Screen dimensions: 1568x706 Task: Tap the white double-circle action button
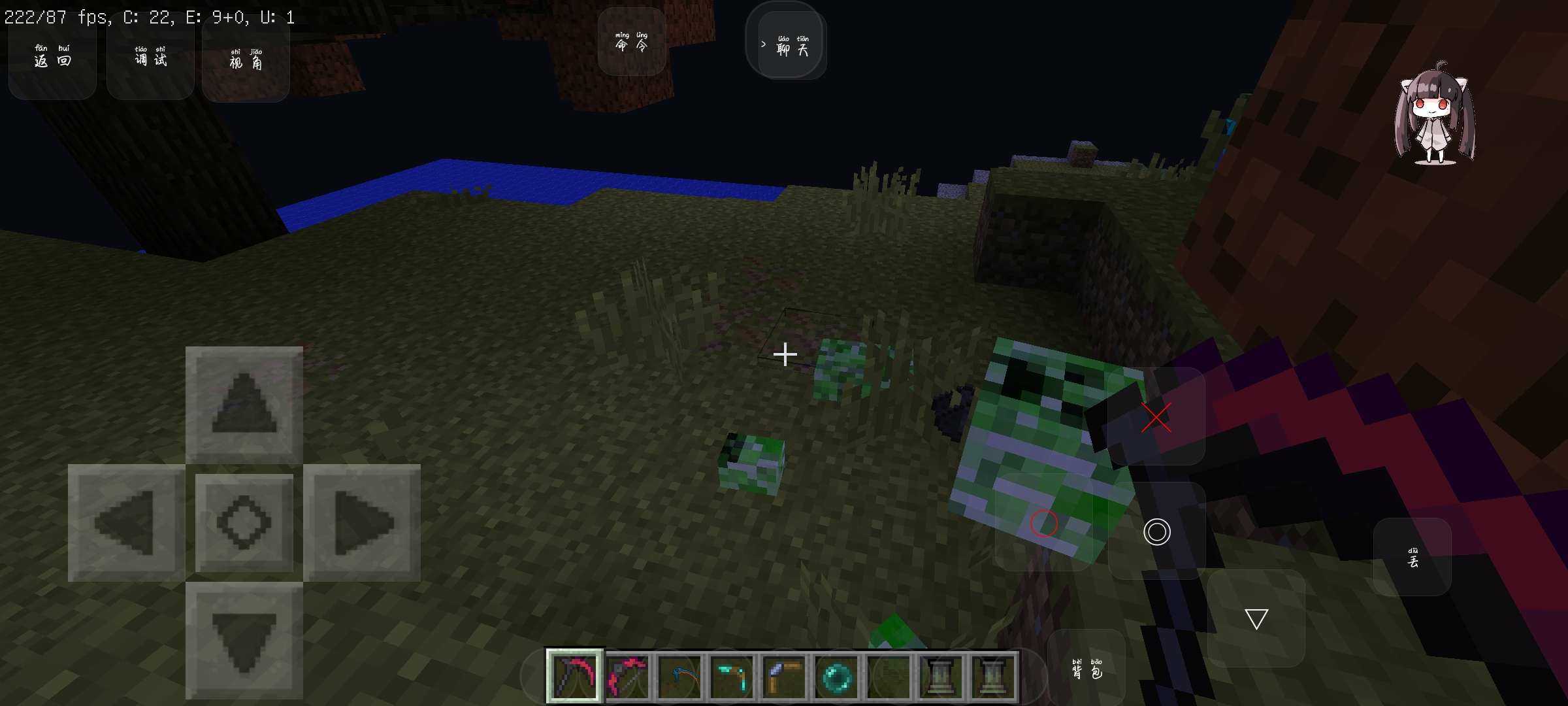pyautogui.click(x=1156, y=531)
